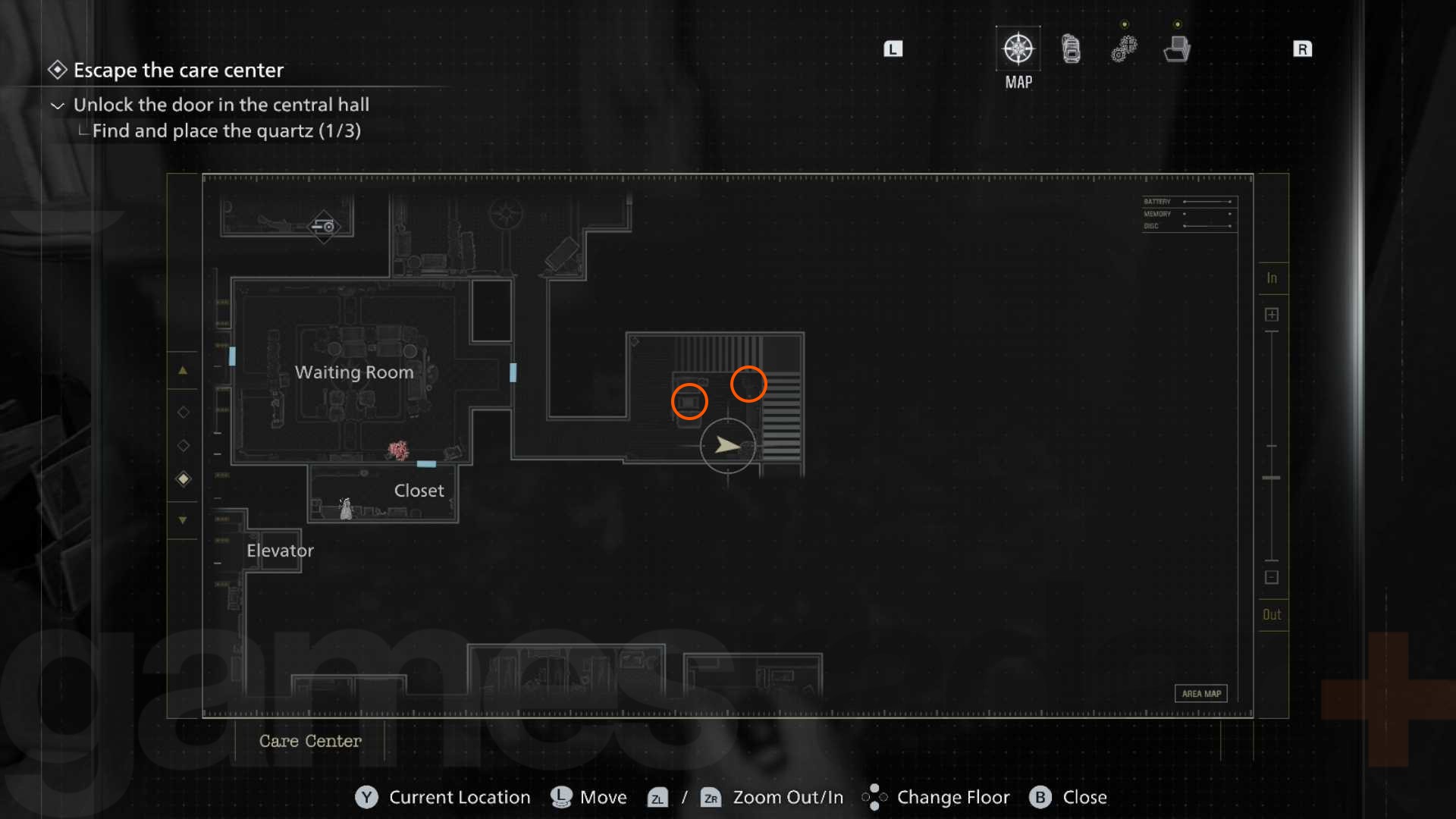The image size is (1456, 819).
Task: Select the highlighted active floor diamond
Action: 183,479
